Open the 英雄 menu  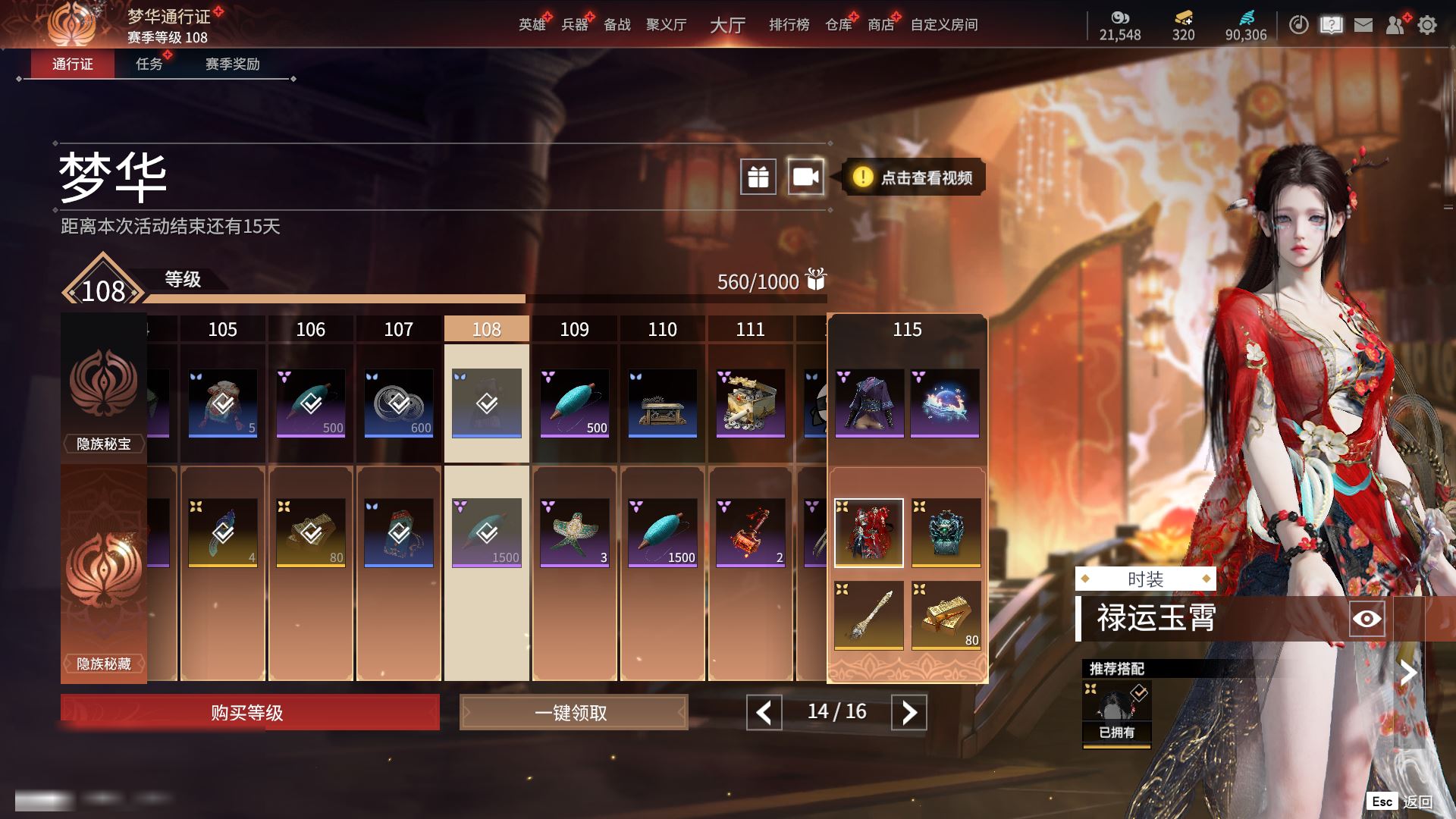532,25
